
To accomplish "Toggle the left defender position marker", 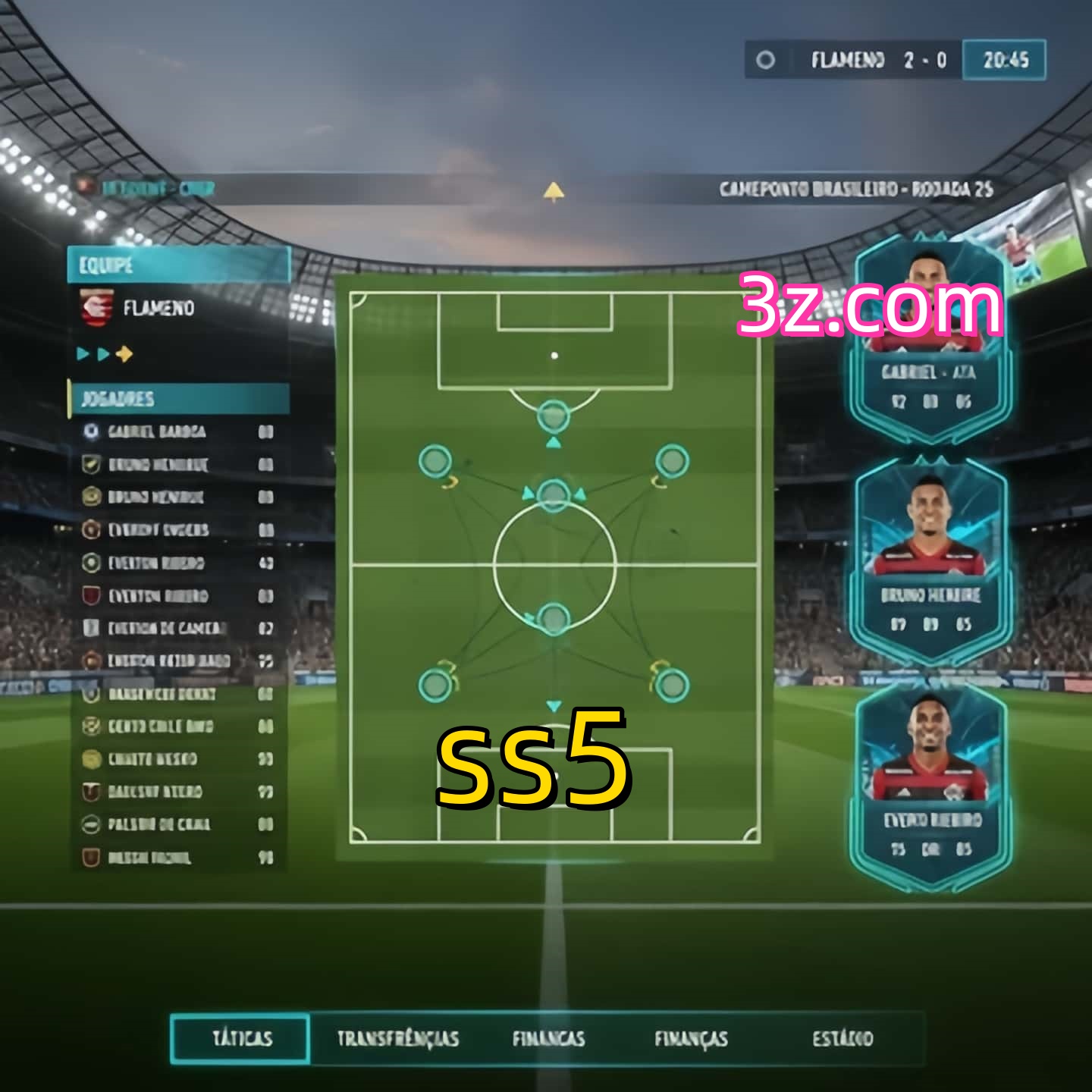I will pyautogui.click(x=435, y=685).
